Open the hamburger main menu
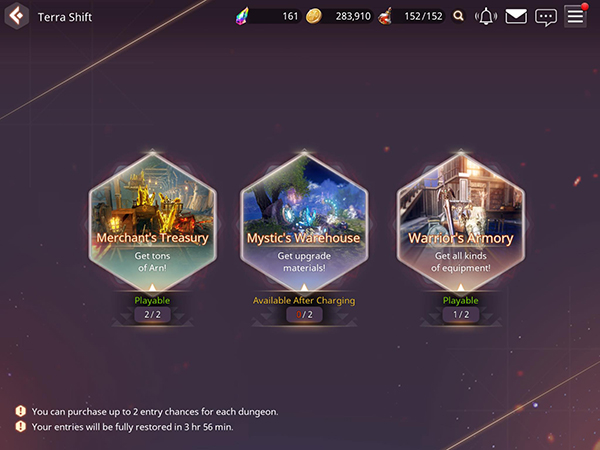 pos(575,16)
